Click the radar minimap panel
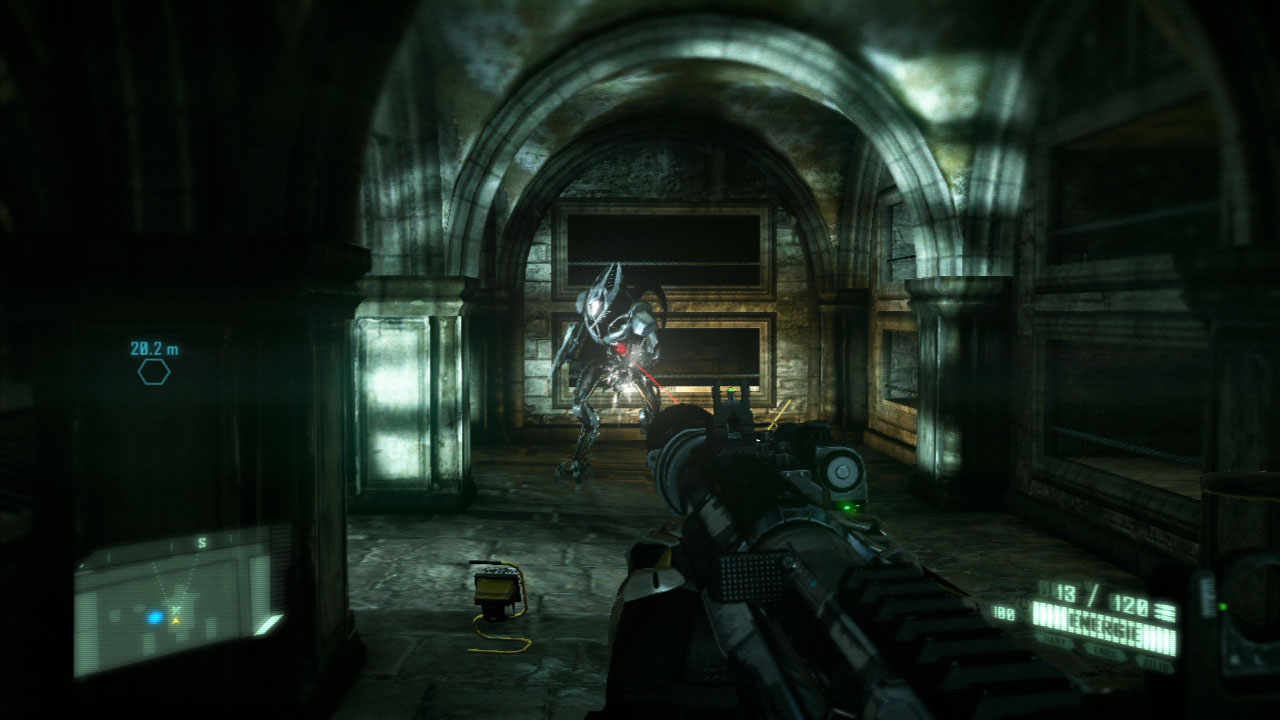 tap(176, 607)
